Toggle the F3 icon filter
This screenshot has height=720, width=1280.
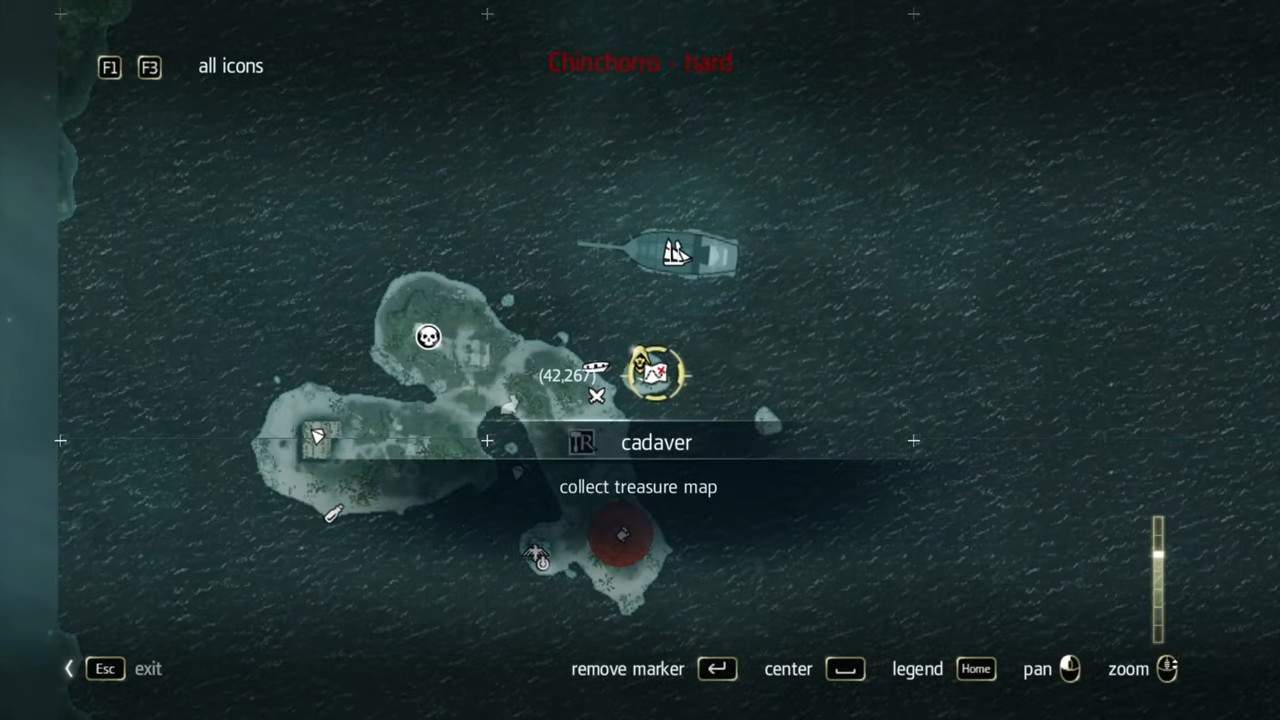click(149, 67)
